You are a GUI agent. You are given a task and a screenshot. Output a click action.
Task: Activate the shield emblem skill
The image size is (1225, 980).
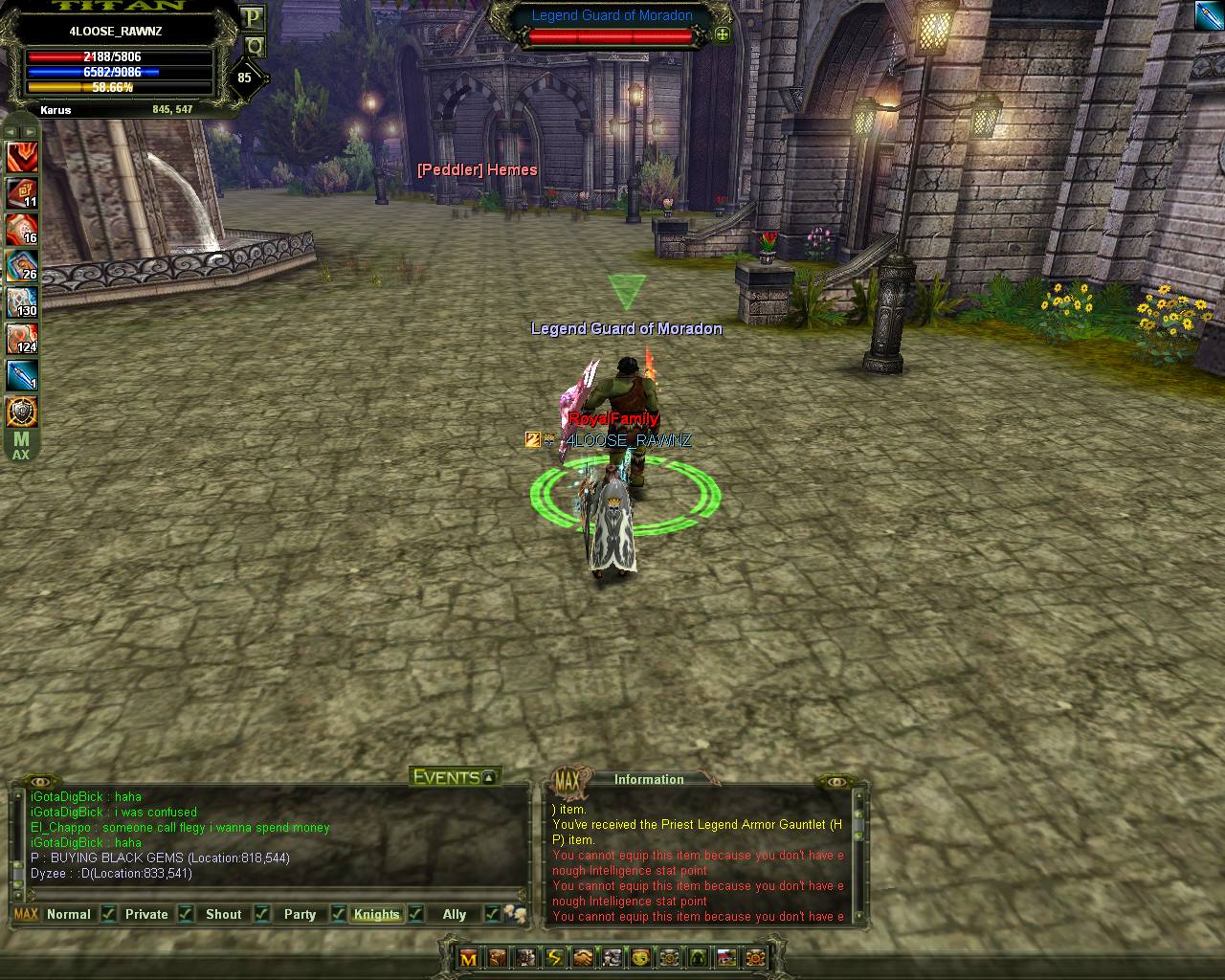tap(22, 412)
